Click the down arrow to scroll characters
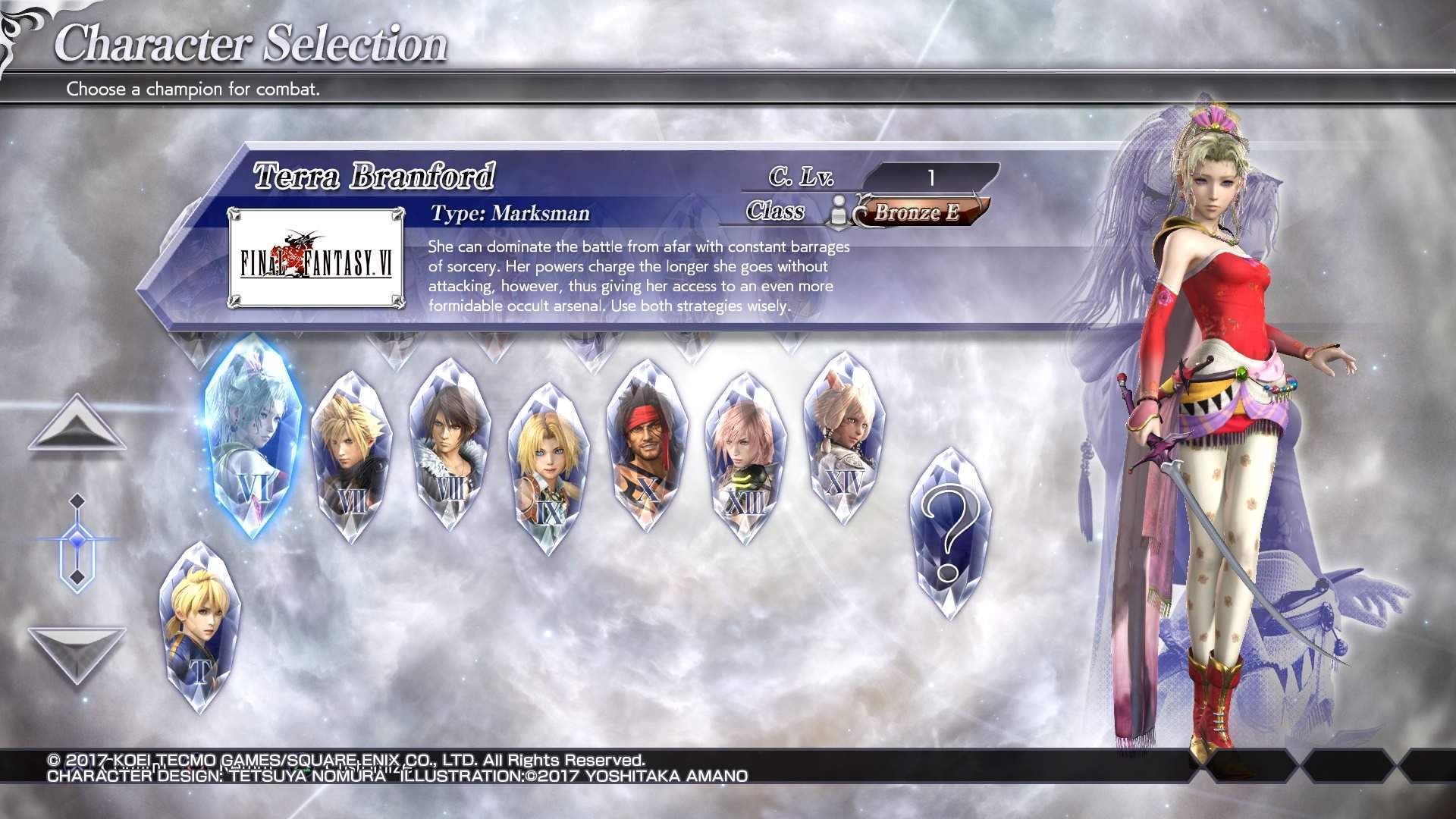 [x=77, y=651]
